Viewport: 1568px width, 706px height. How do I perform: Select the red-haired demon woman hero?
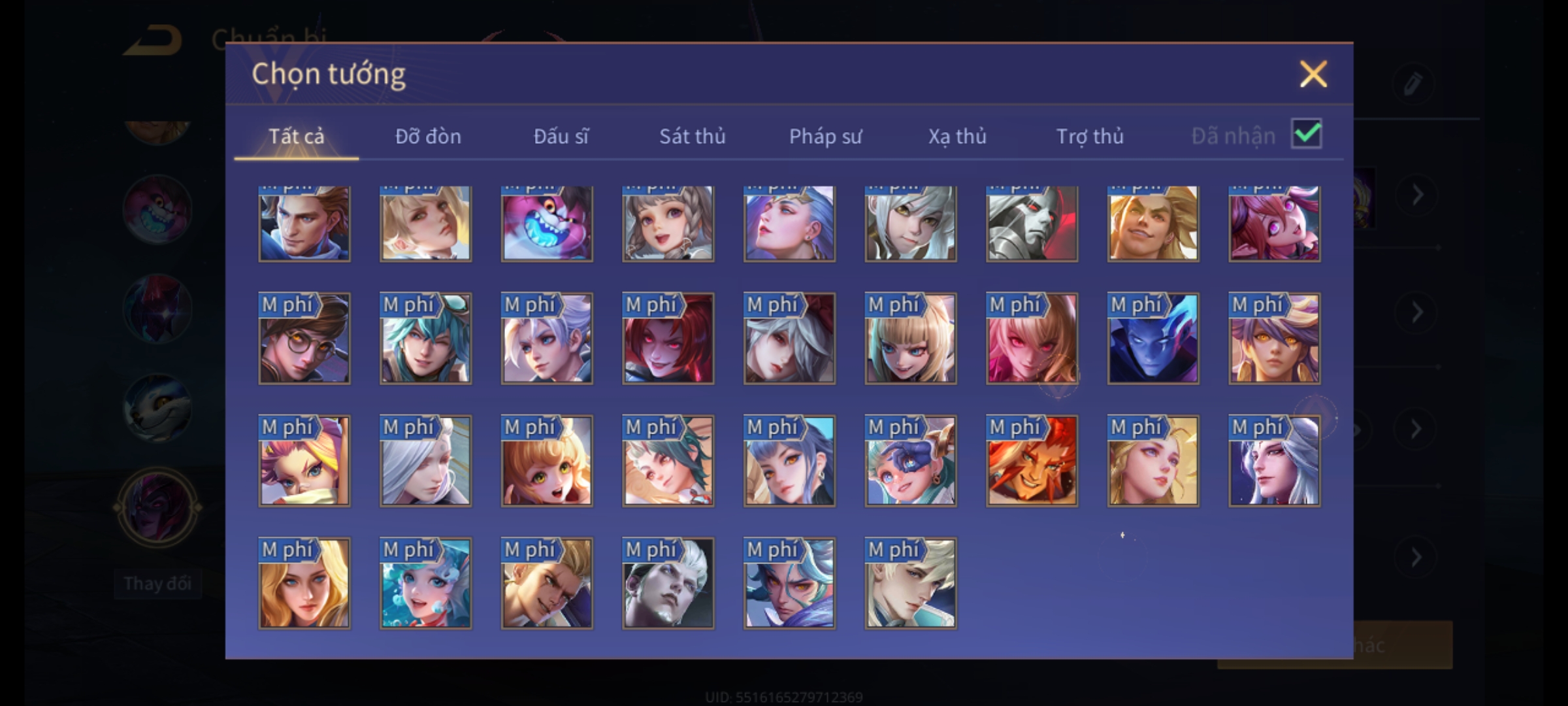click(668, 339)
